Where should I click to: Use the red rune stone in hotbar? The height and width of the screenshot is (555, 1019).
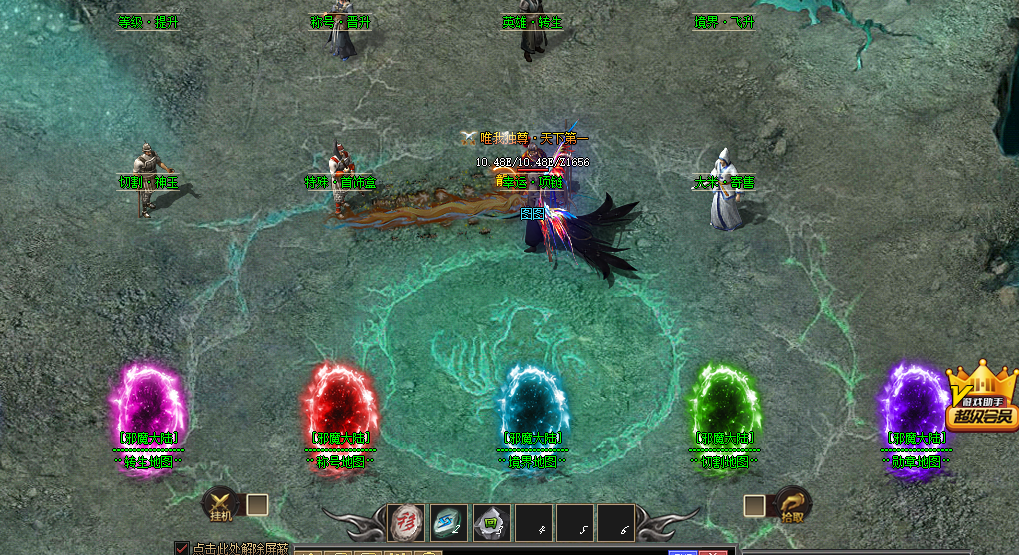406,523
